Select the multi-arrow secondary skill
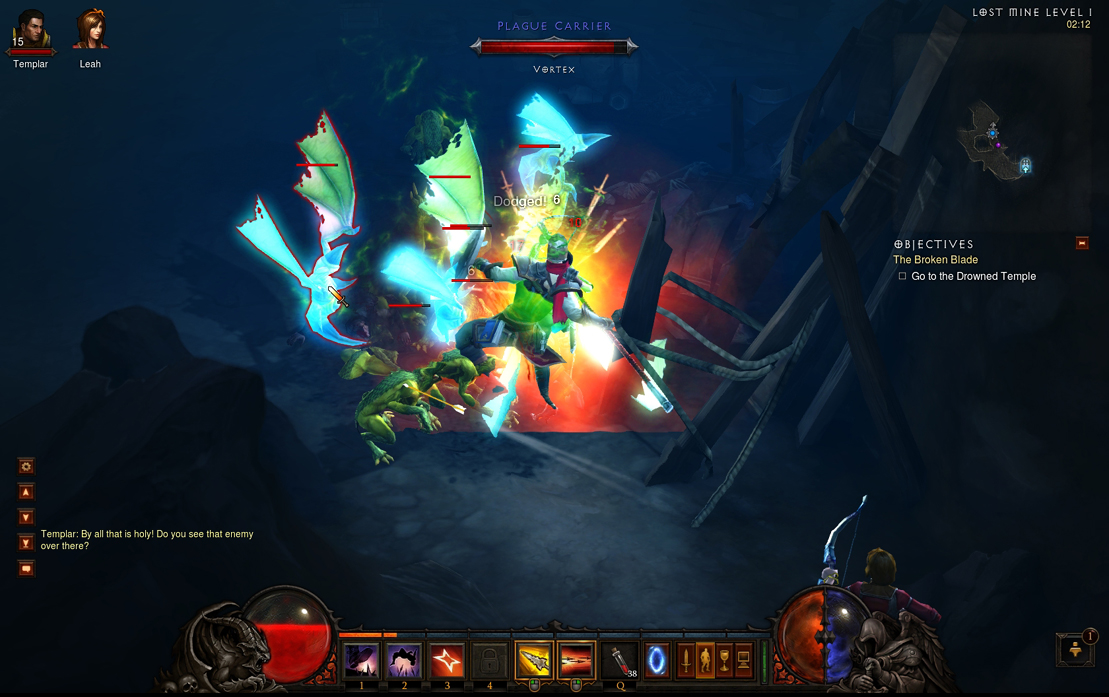Viewport: 1109px width, 697px height. (x=577, y=661)
